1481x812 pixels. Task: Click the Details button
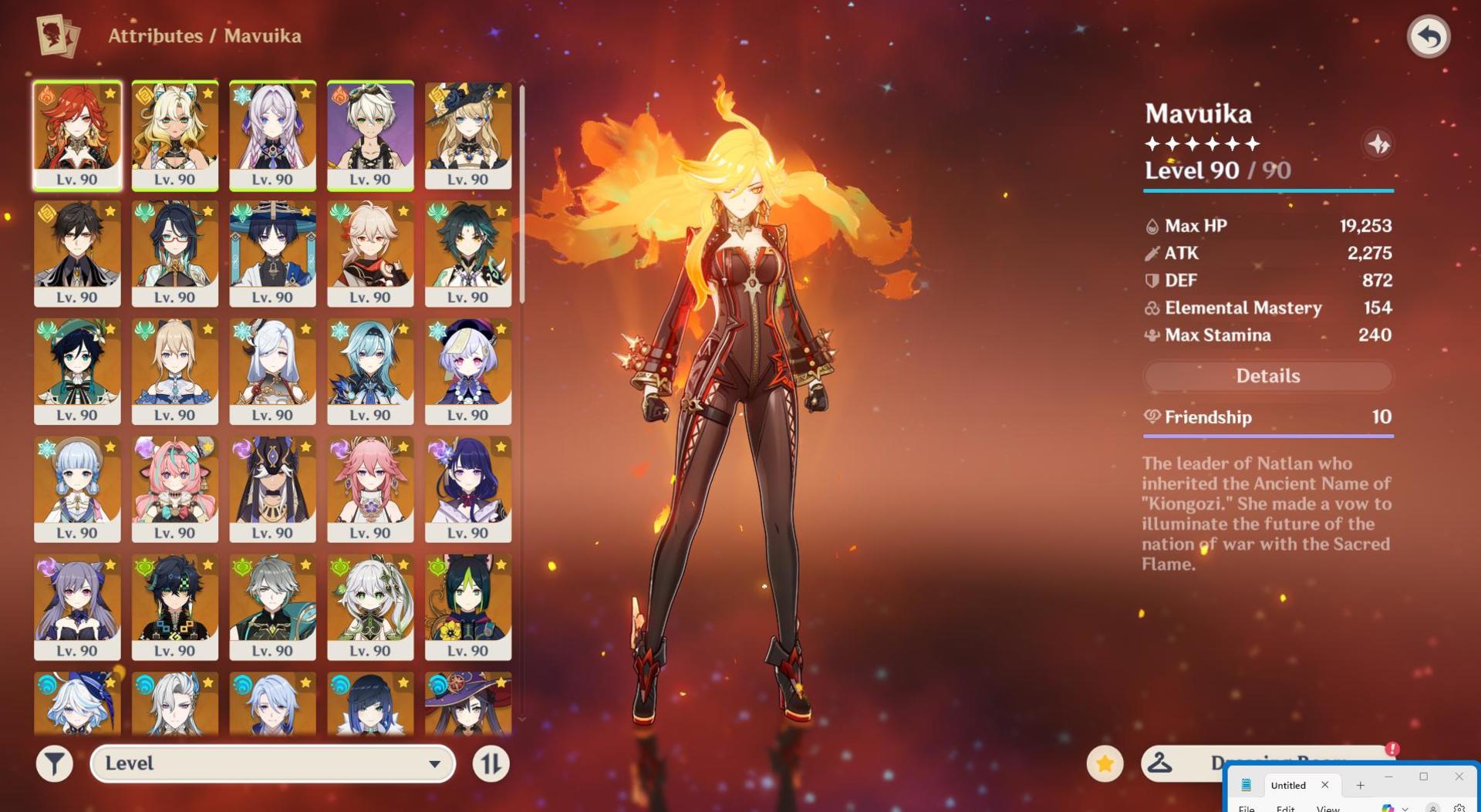1267,376
